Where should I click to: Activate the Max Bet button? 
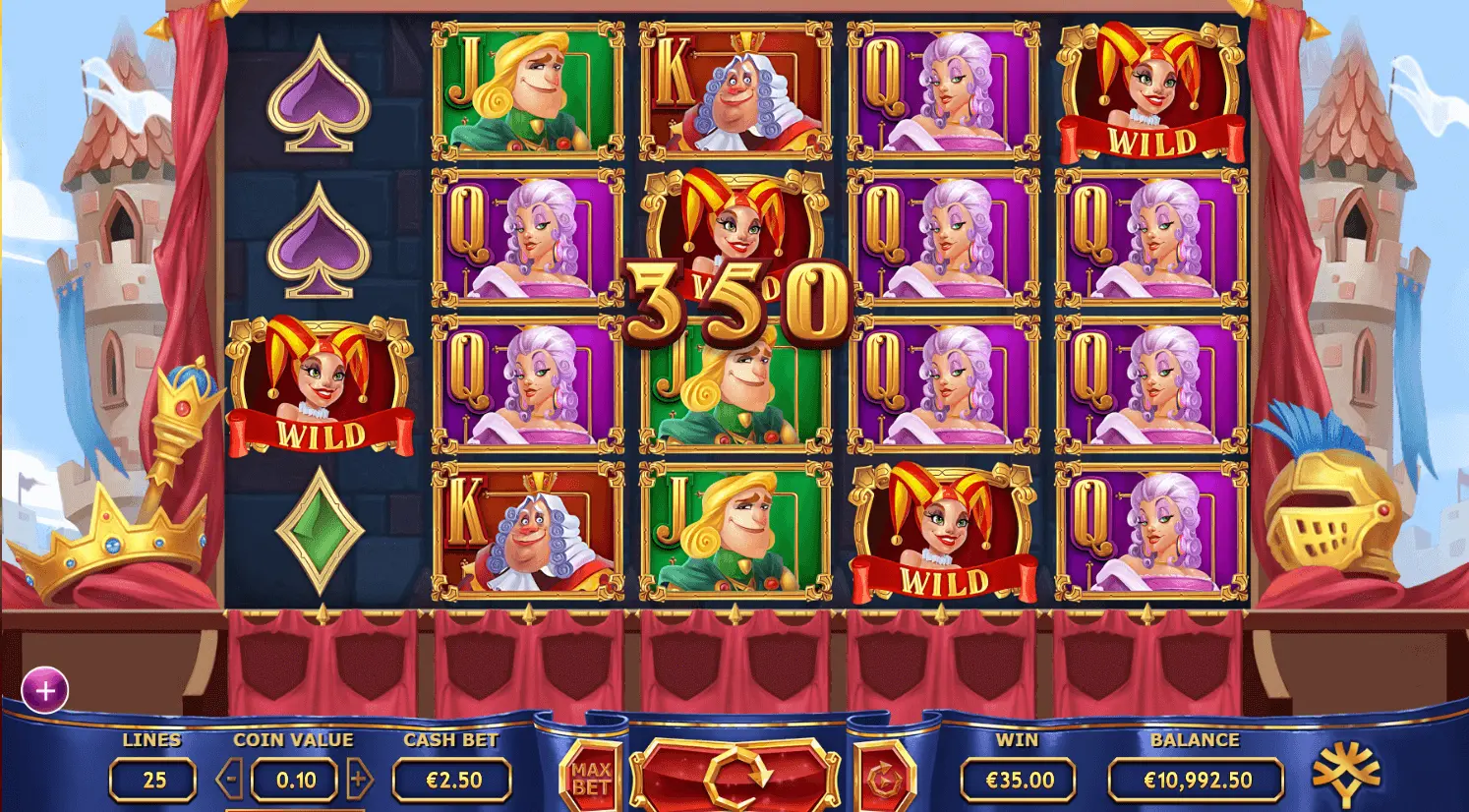point(591,778)
